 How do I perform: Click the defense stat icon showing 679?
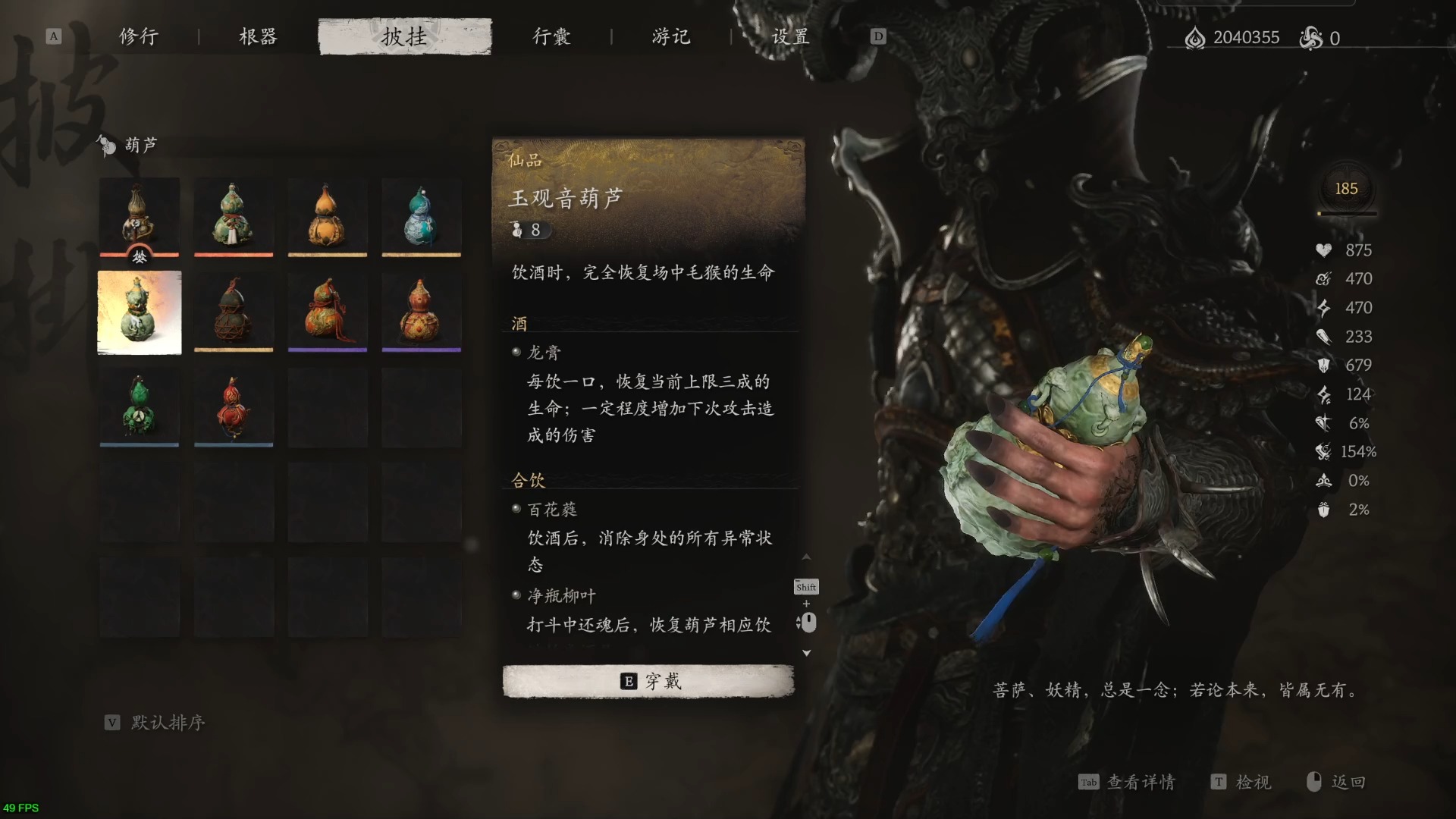point(1323,366)
